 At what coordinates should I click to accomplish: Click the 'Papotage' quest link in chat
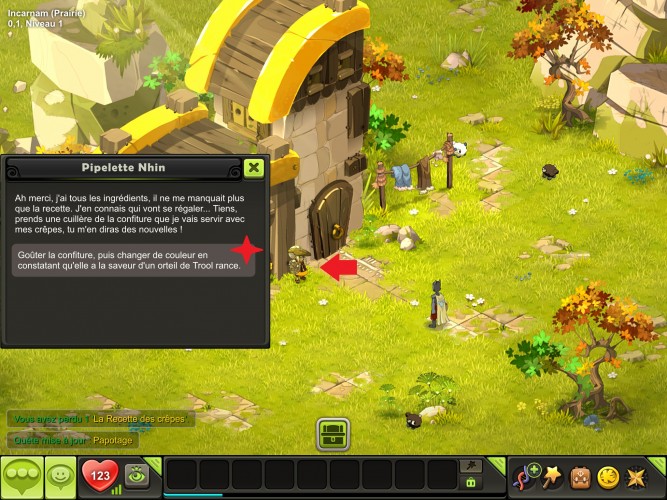click(111, 439)
